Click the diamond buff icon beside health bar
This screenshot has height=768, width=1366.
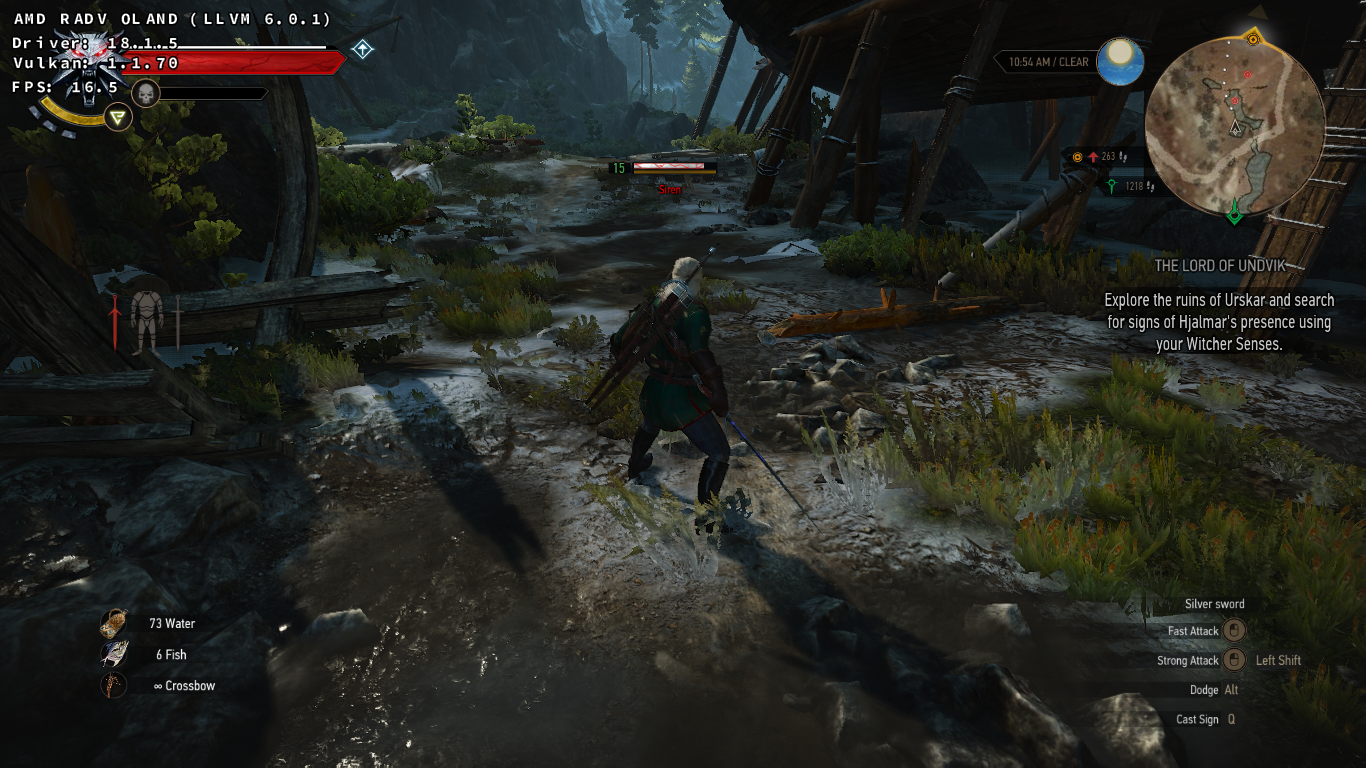[362, 49]
